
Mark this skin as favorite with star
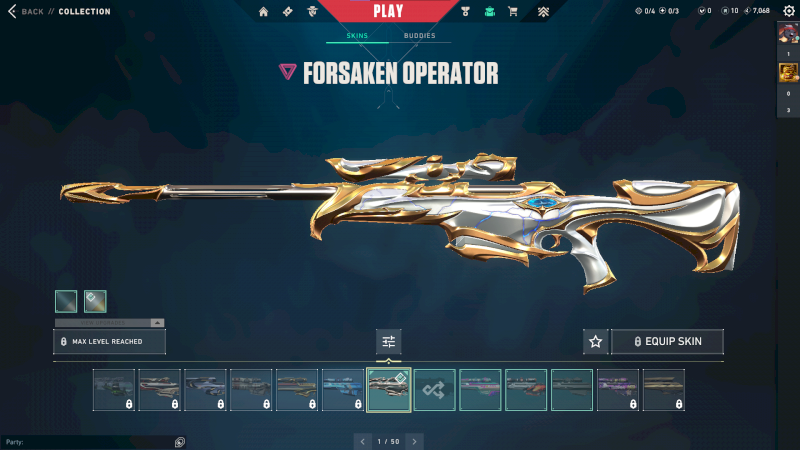pyautogui.click(x=596, y=342)
